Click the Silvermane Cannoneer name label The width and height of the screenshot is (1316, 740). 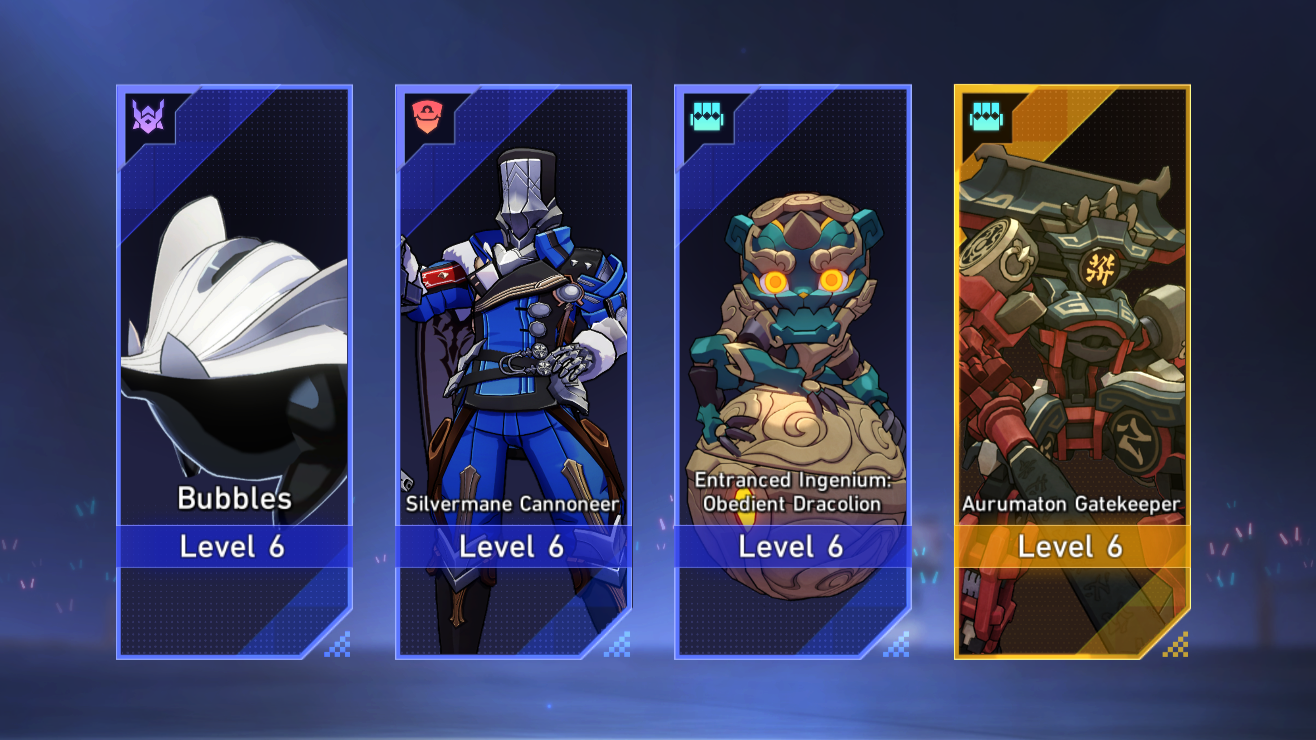(513, 506)
